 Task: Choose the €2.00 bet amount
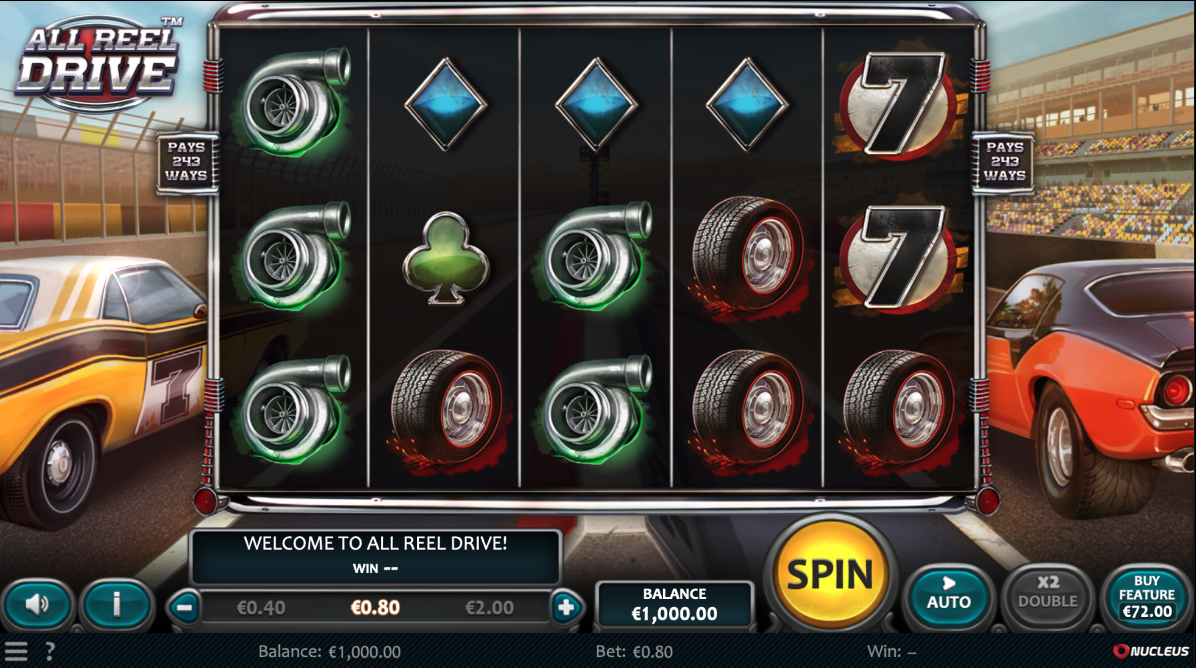coord(490,607)
